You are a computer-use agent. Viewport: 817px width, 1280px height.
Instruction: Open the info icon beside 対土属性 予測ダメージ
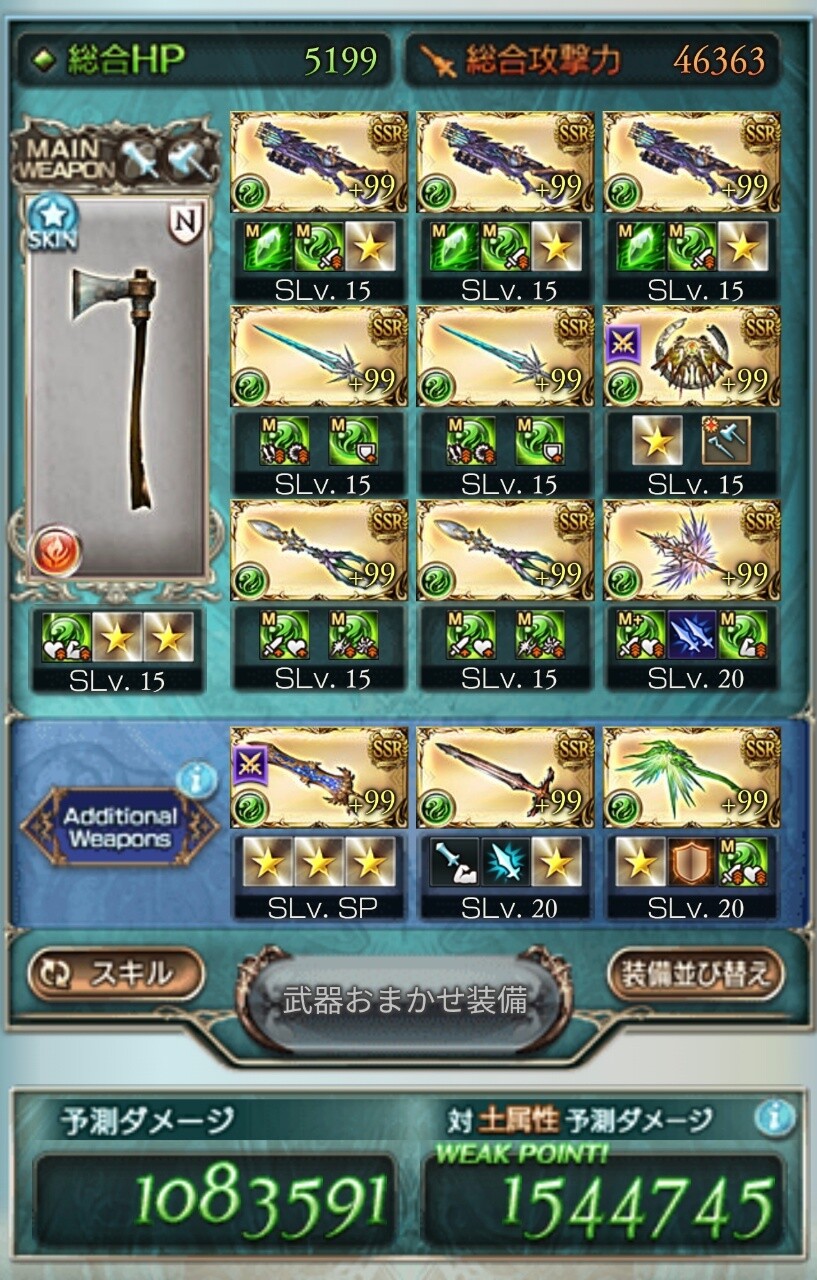point(775,1117)
